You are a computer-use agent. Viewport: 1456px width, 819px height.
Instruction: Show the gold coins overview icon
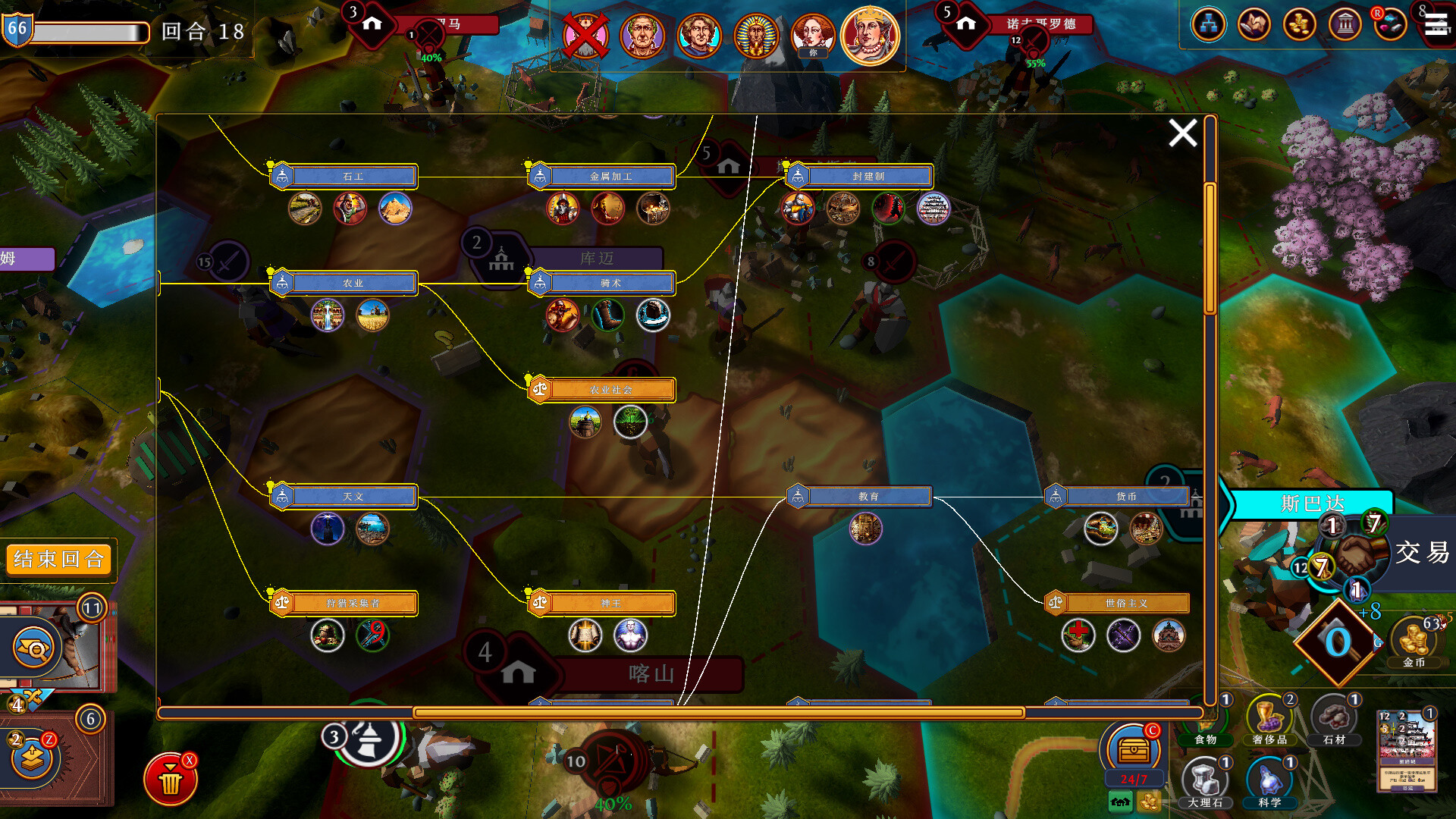pyautogui.click(x=1299, y=25)
